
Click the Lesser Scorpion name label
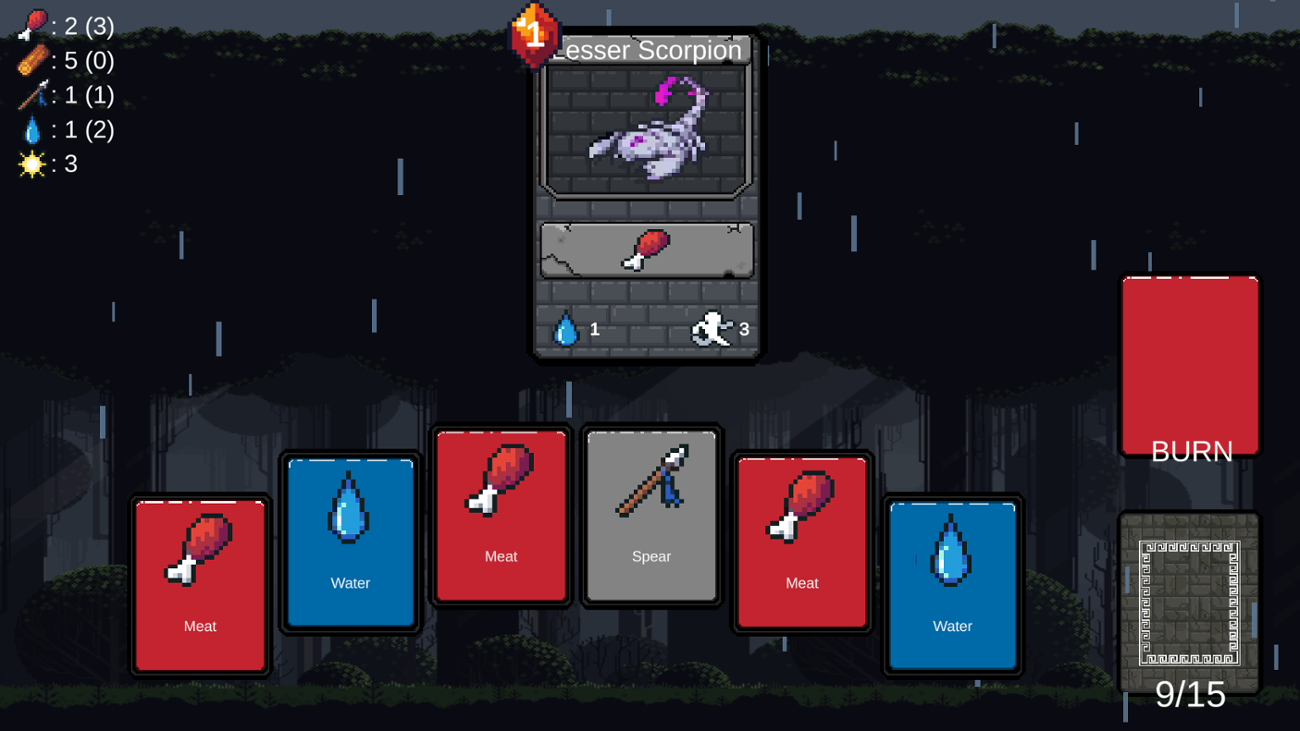[x=646, y=50]
